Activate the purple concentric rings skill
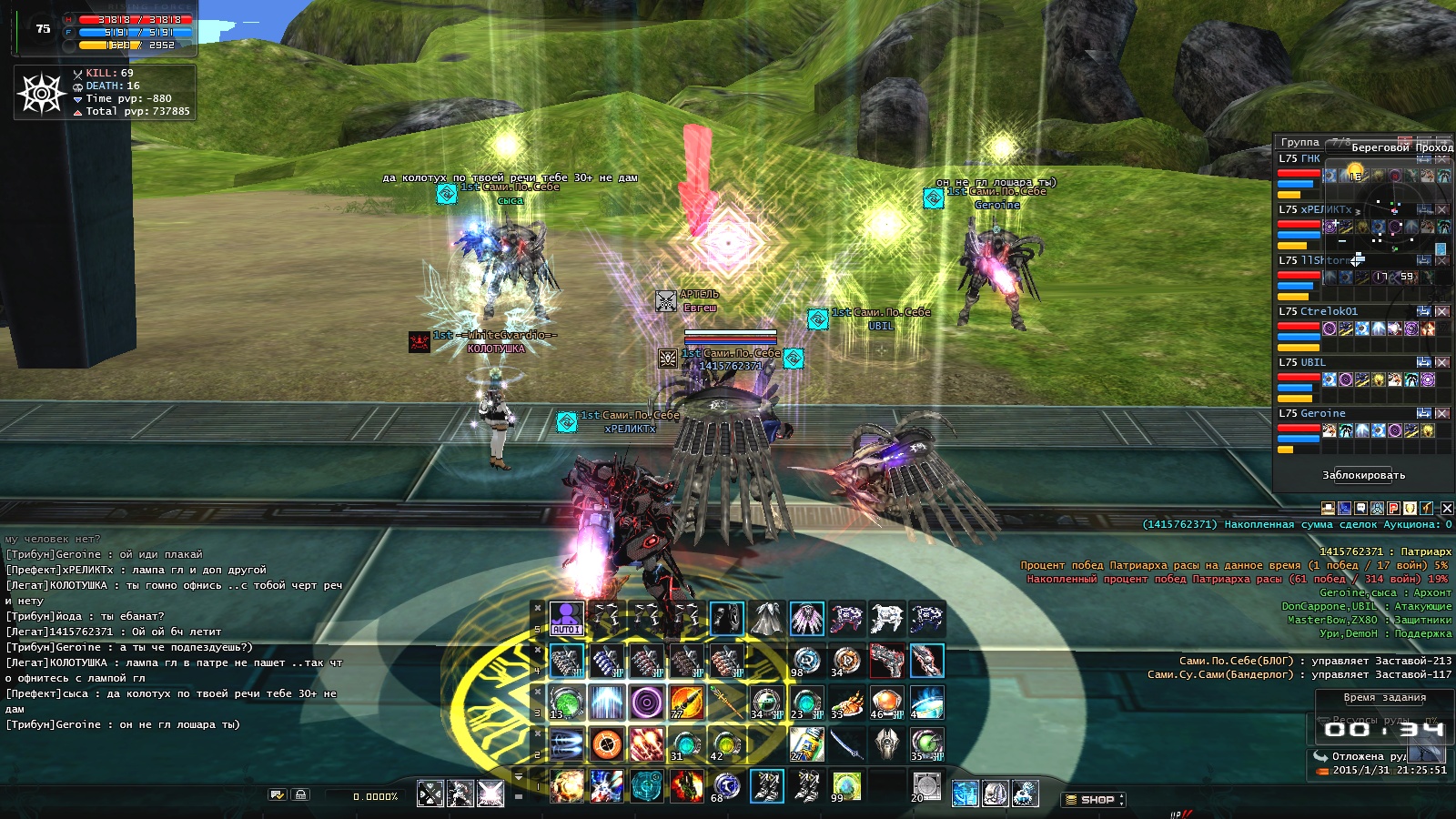The height and width of the screenshot is (819, 1456). point(646,703)
